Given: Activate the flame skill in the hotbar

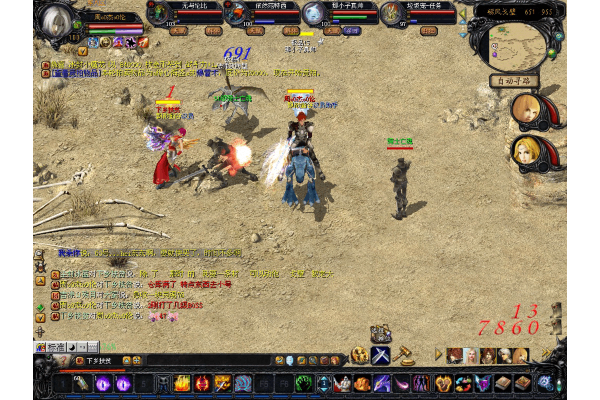Looking at the screenshot, I should 182,383.
